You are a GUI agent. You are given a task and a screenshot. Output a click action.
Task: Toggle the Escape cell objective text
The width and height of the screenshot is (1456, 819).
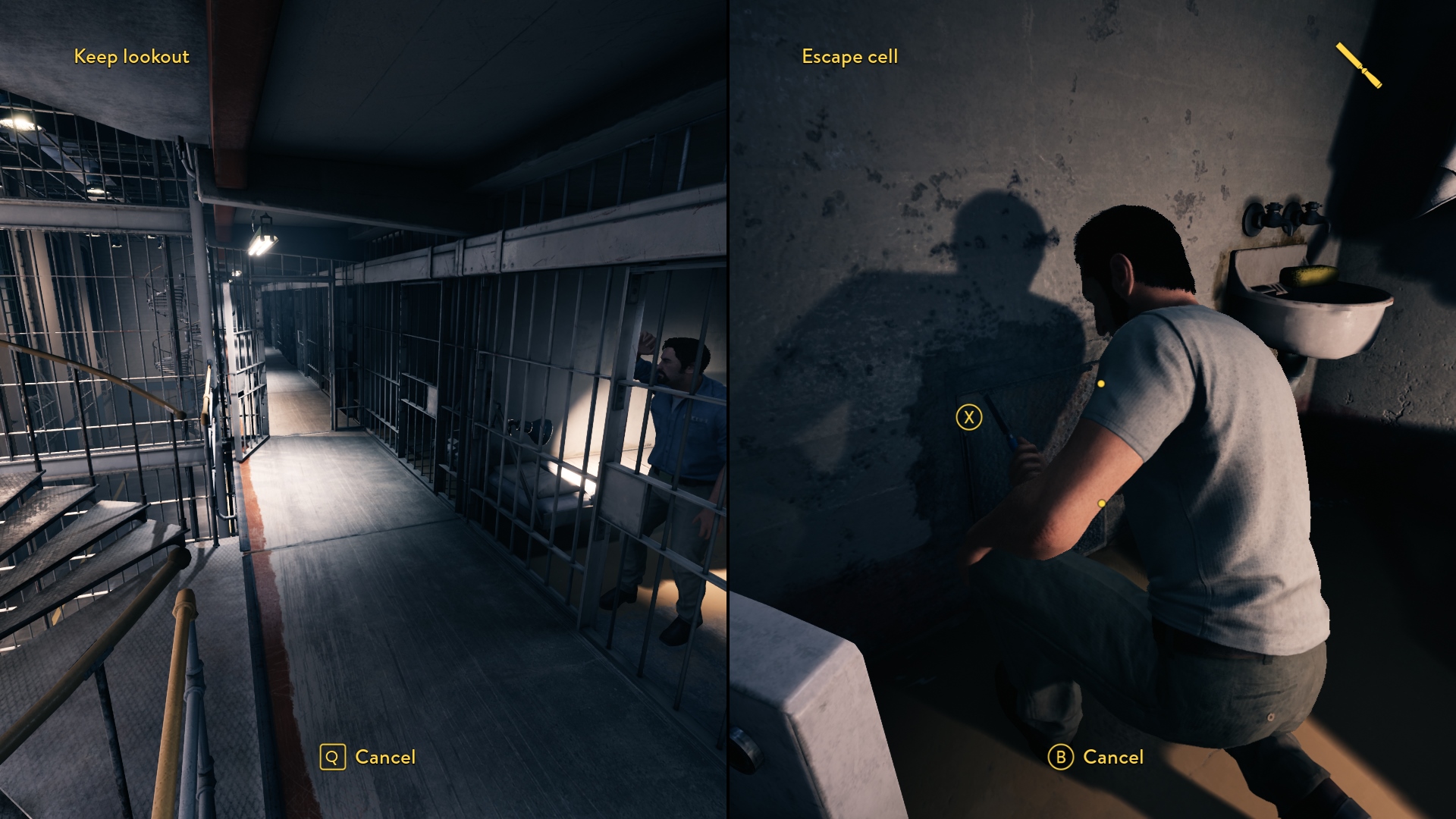click(849, 56)
